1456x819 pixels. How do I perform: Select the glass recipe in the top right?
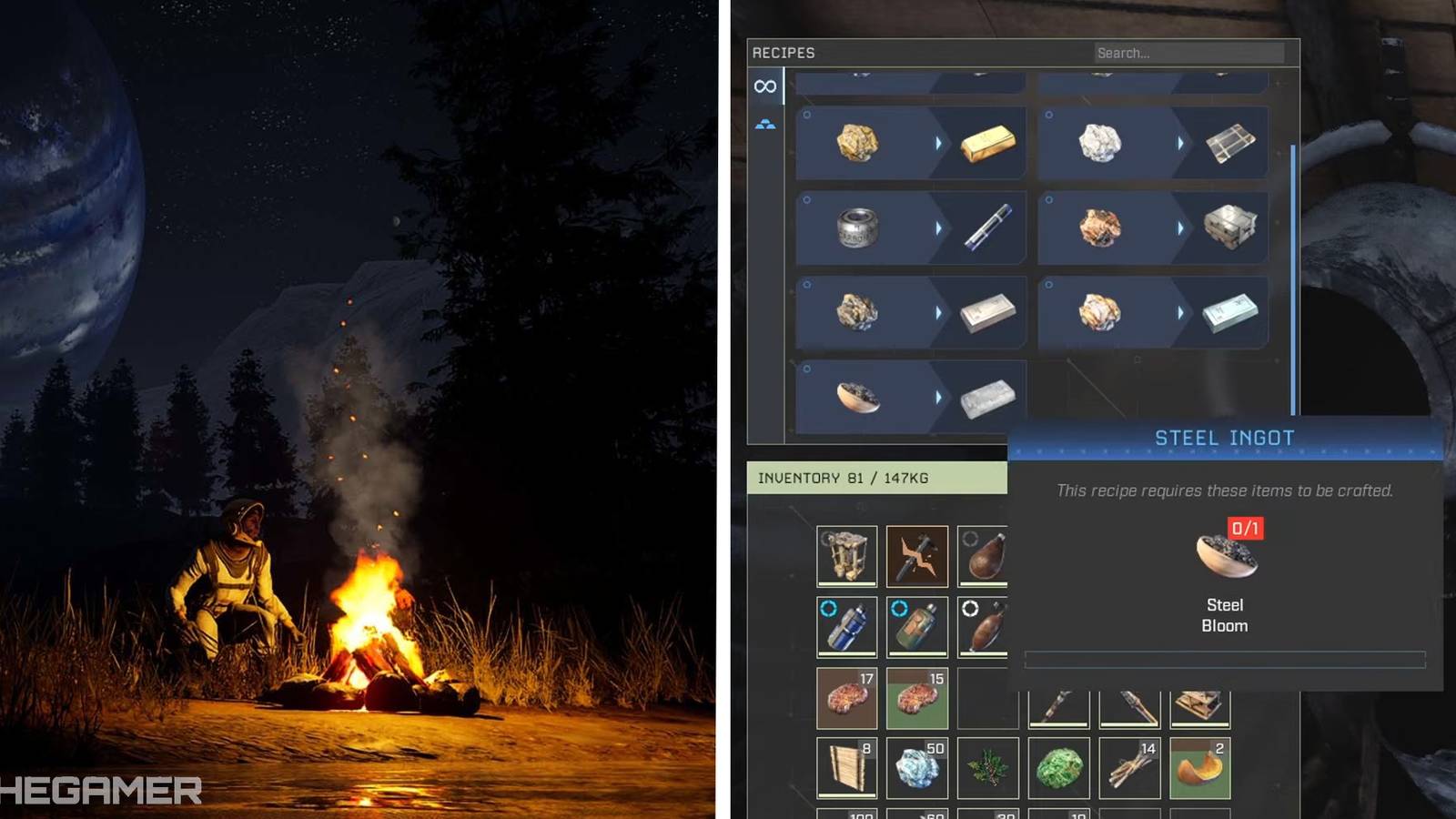coord(1151,141)
